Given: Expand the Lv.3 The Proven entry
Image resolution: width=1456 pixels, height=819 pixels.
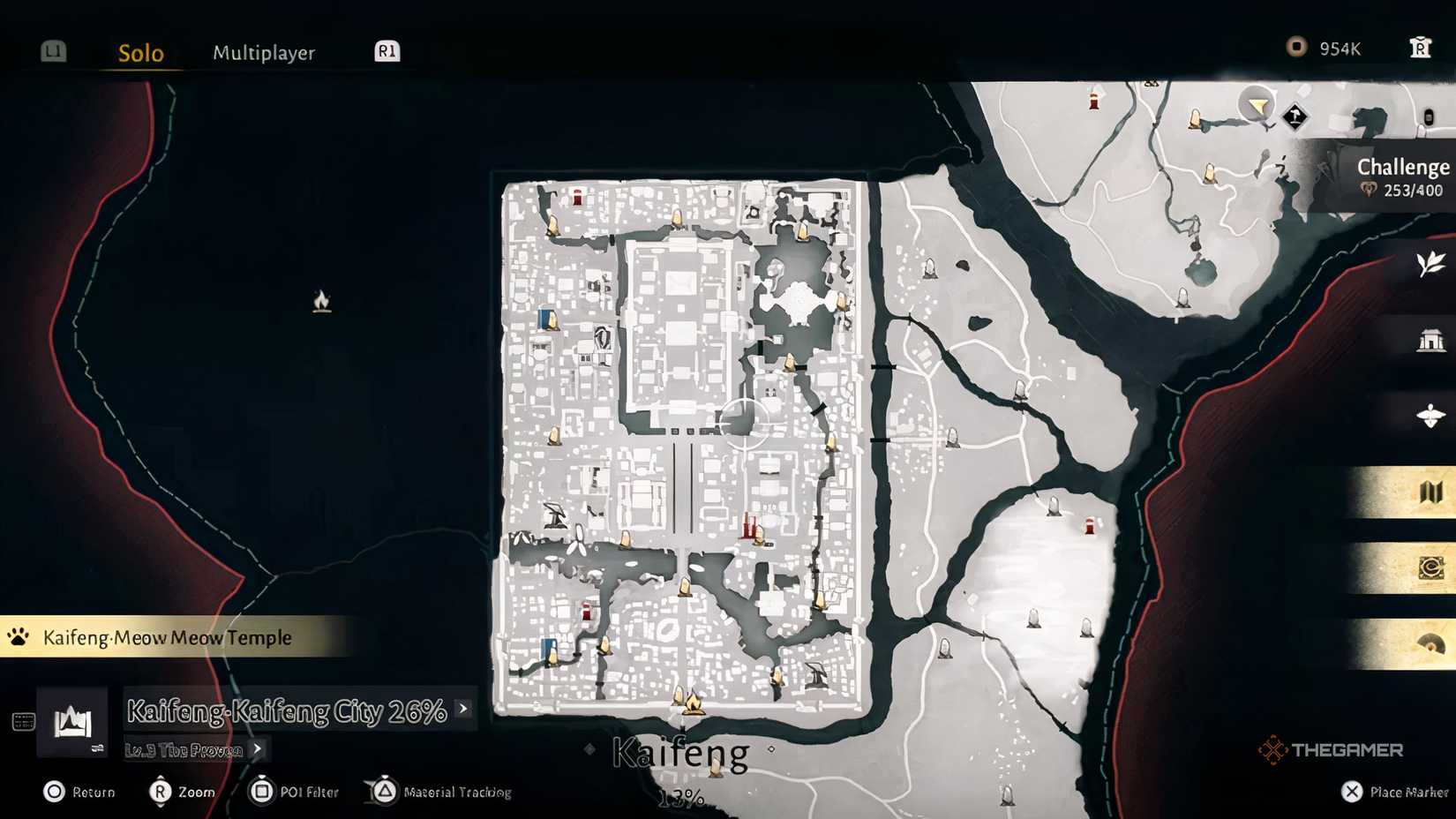Looking at the screenshot, I should click(256, 749).
